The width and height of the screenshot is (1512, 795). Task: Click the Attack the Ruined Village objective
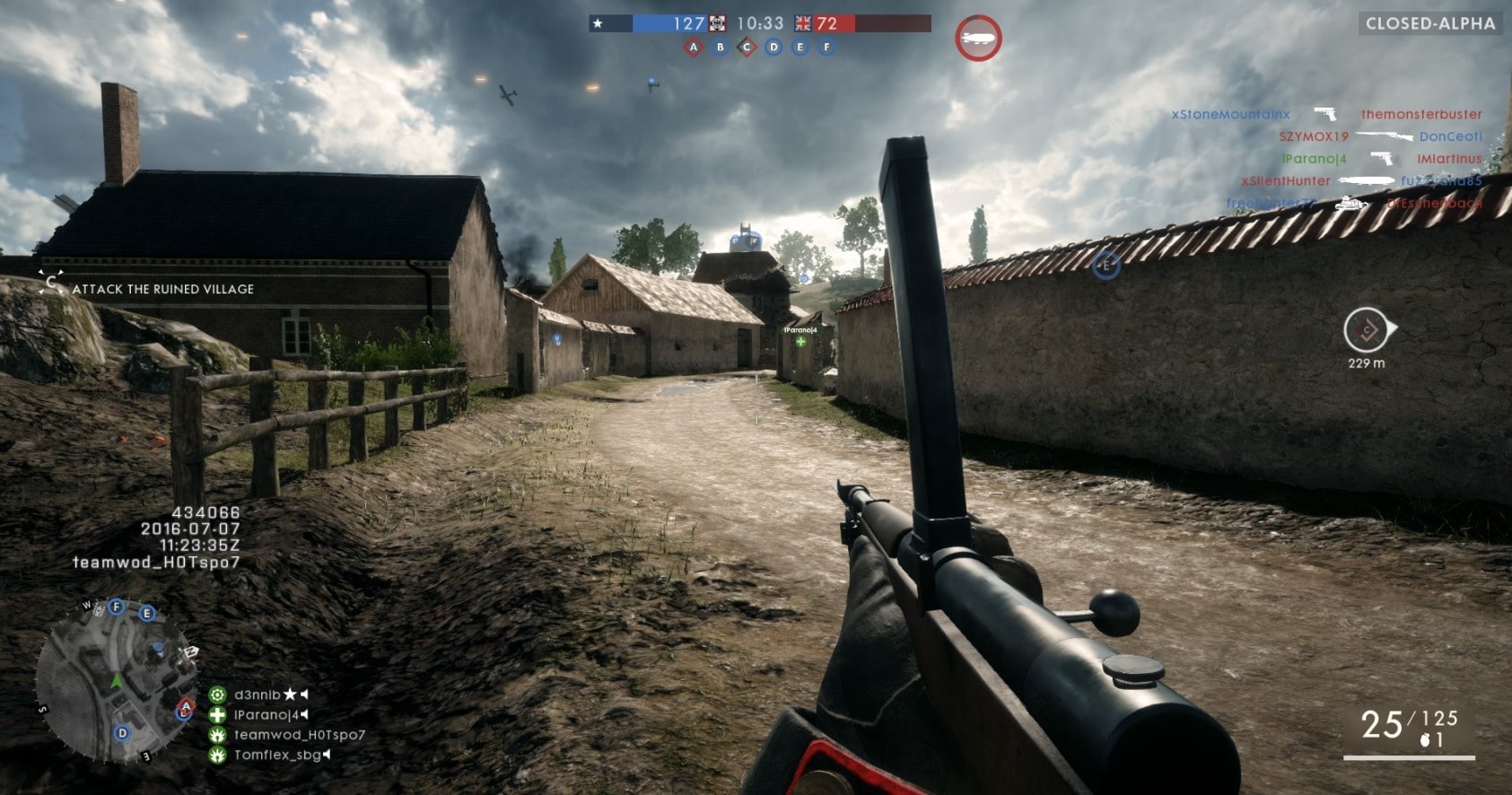162,289
